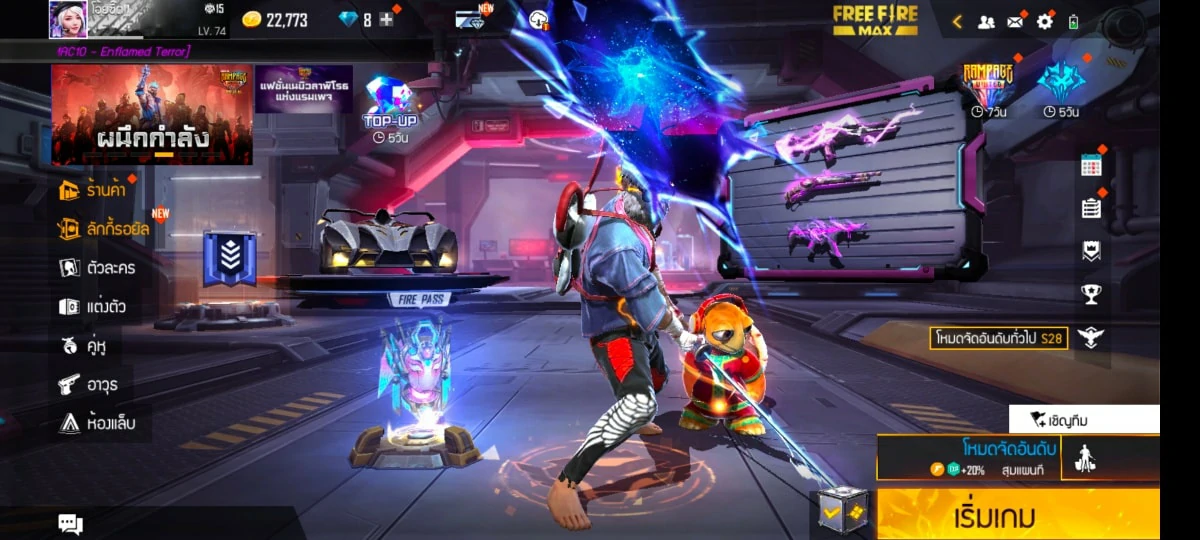
Task: Open the ร้านค้า shop menu
Action: tap(97, 189)
